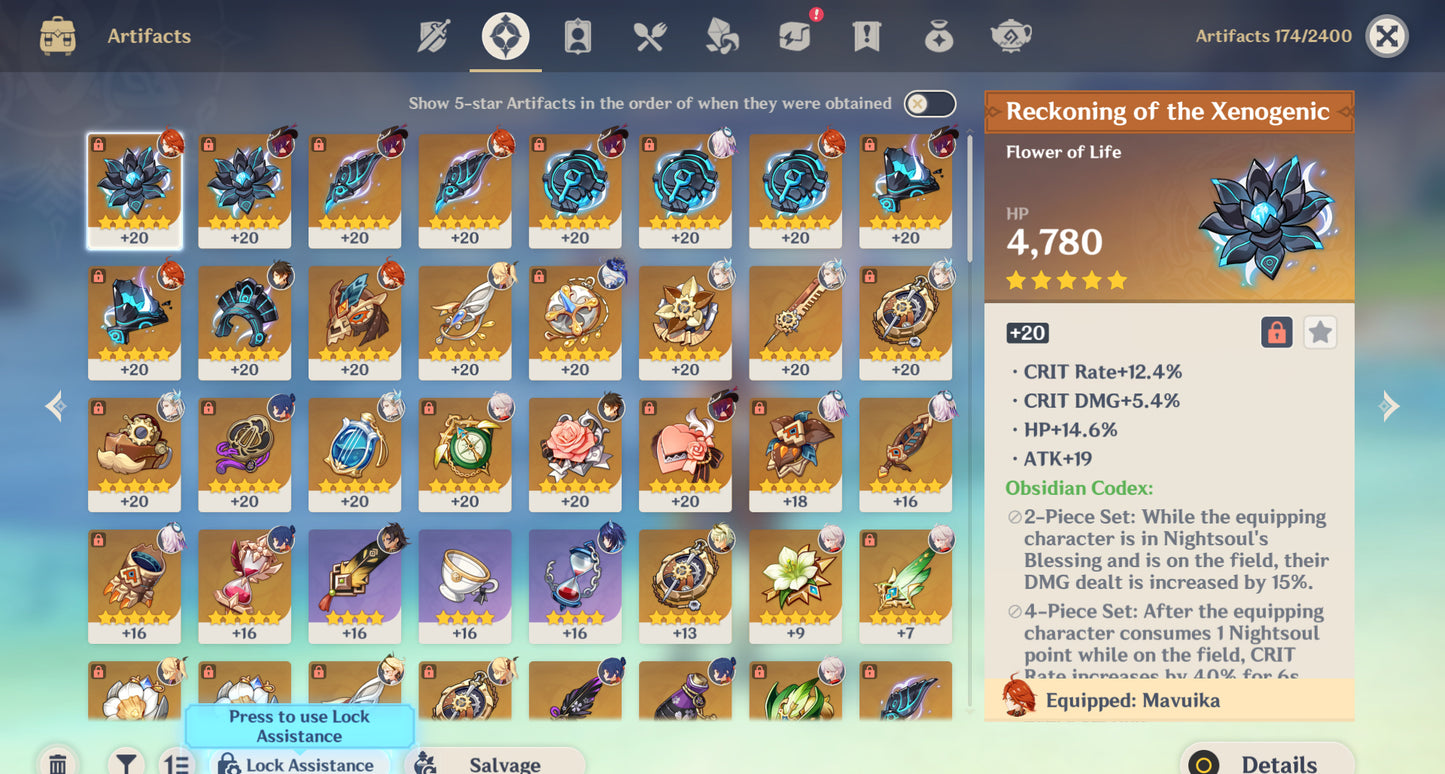
Task: Open the Food tab (spoon and fork icon)
Action: coord(648,36)
